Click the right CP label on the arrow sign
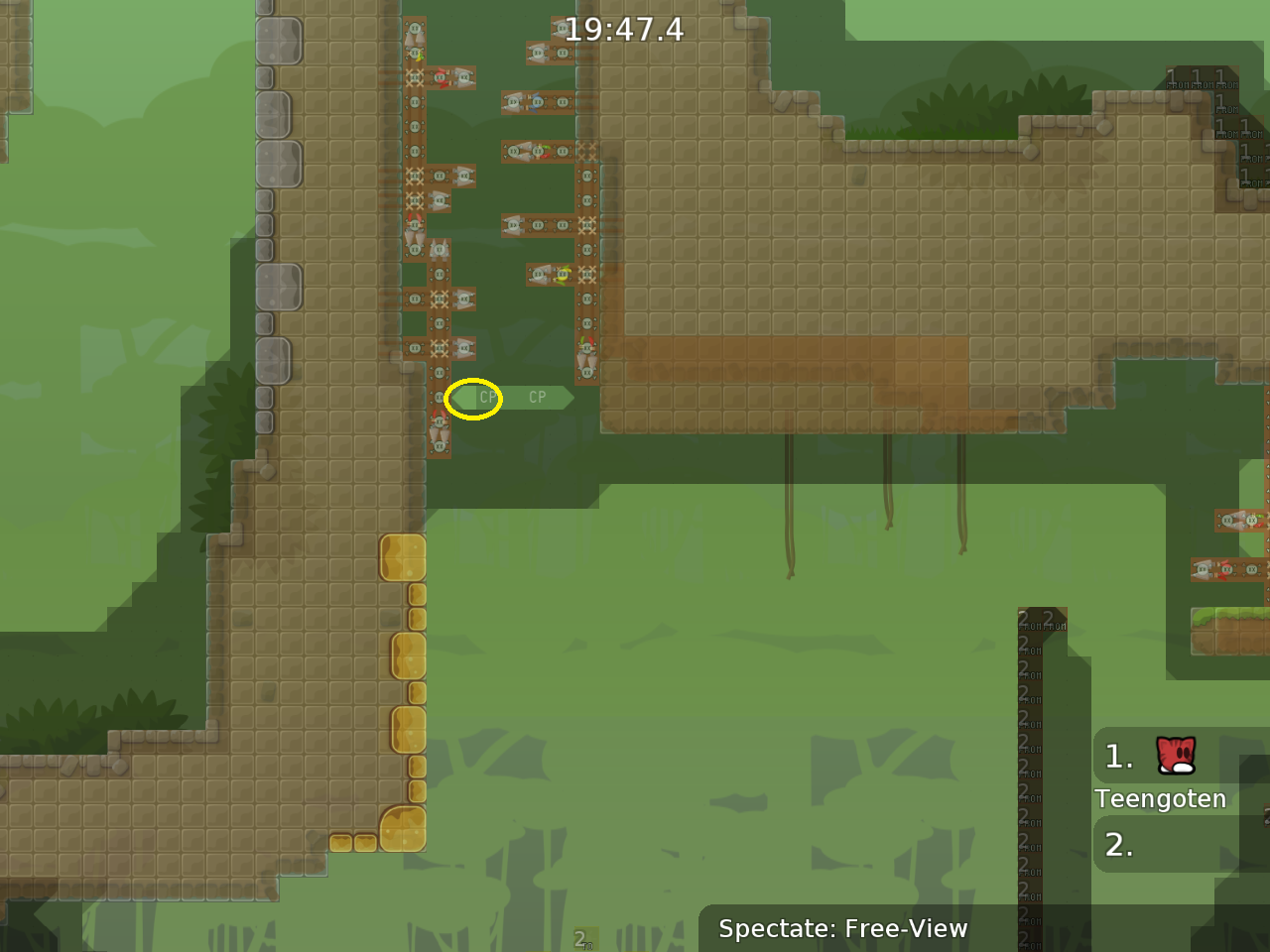This screenshot has height=952, width=1270. pyautogui.click(x=537, y=397)
